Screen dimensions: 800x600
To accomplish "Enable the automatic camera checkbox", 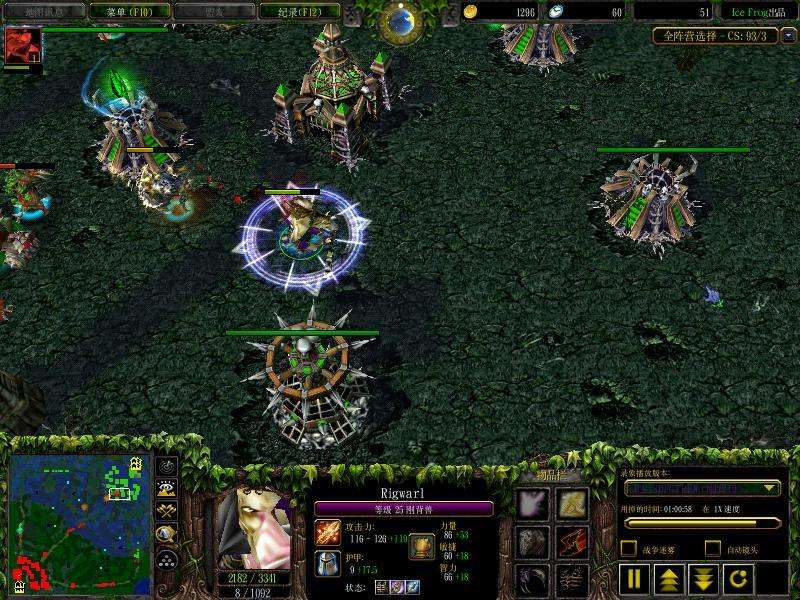I will coord(712,548).
